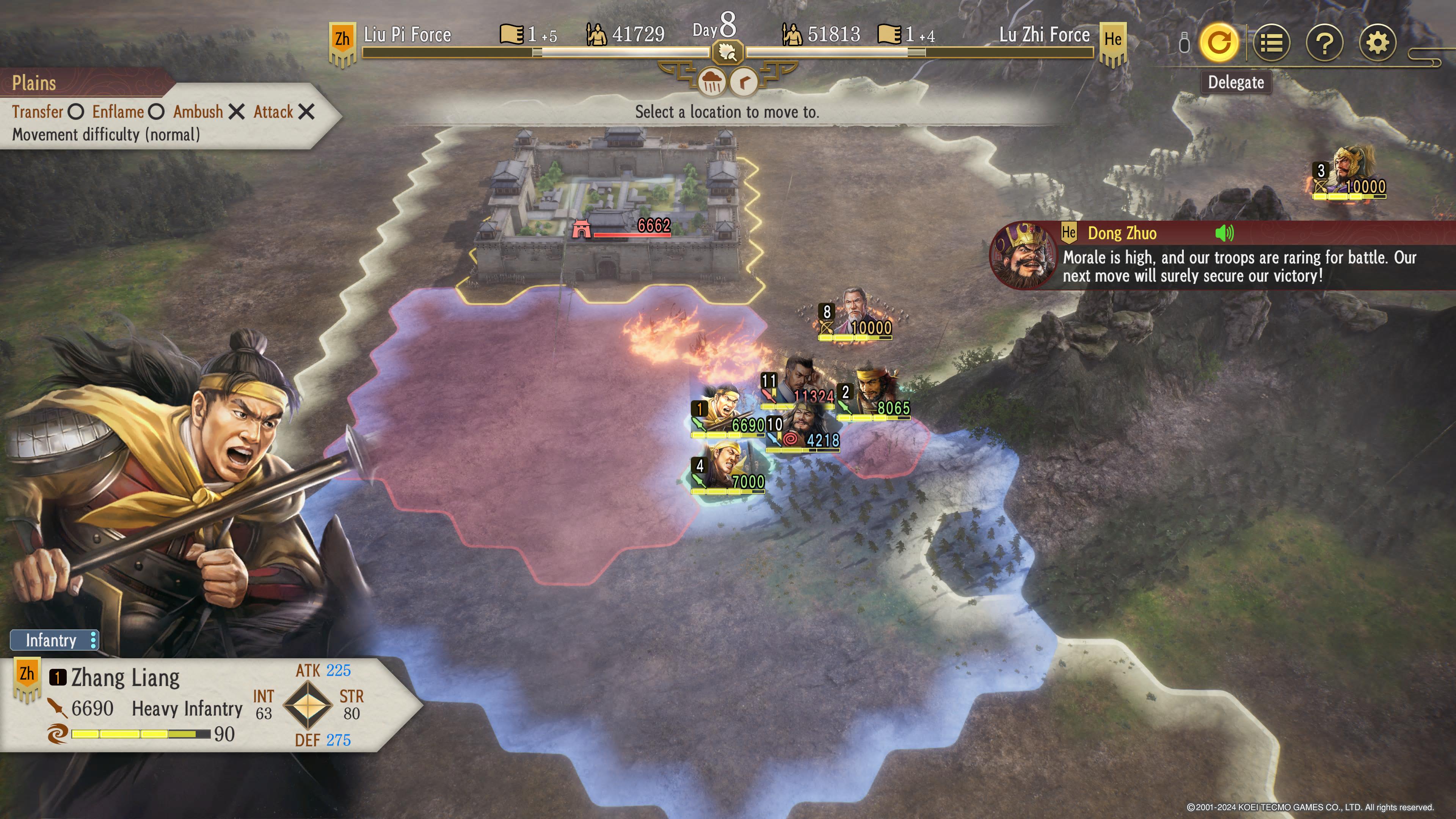Open the question mark help button
Viewport: 1456px width, 819px height.
[1324, 42]
